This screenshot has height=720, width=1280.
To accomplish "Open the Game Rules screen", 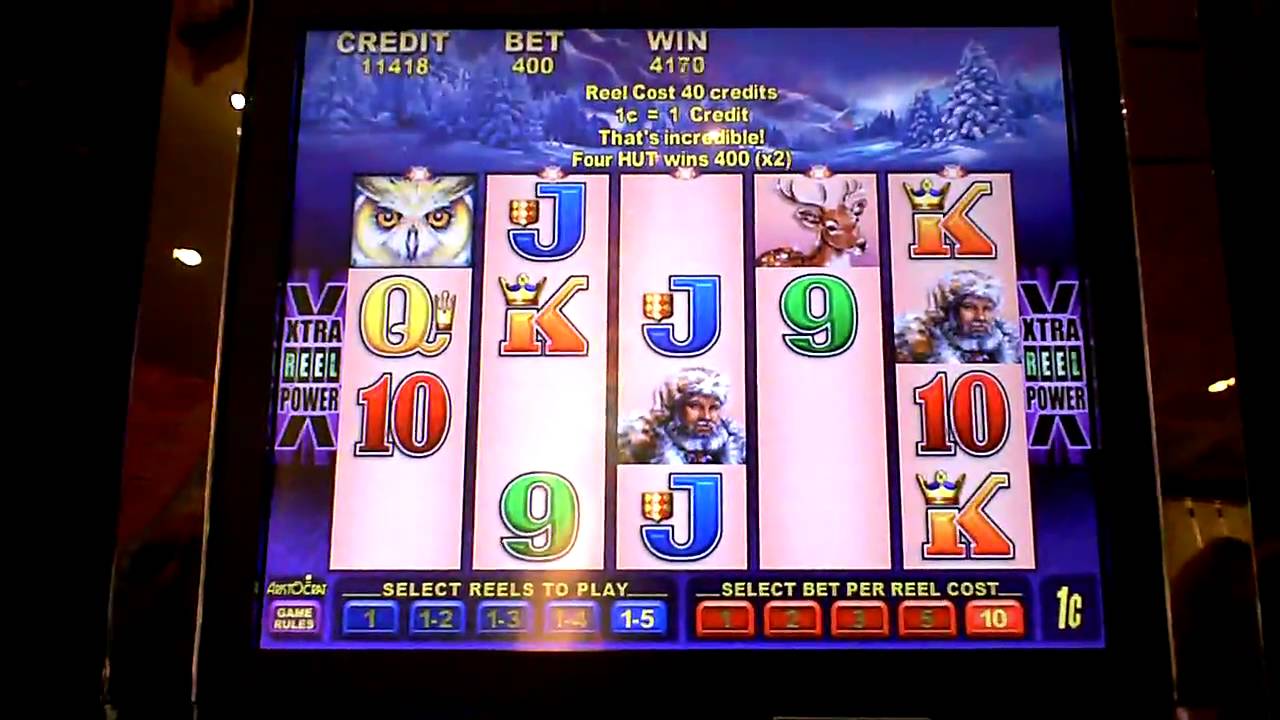I will click(294, 618).
